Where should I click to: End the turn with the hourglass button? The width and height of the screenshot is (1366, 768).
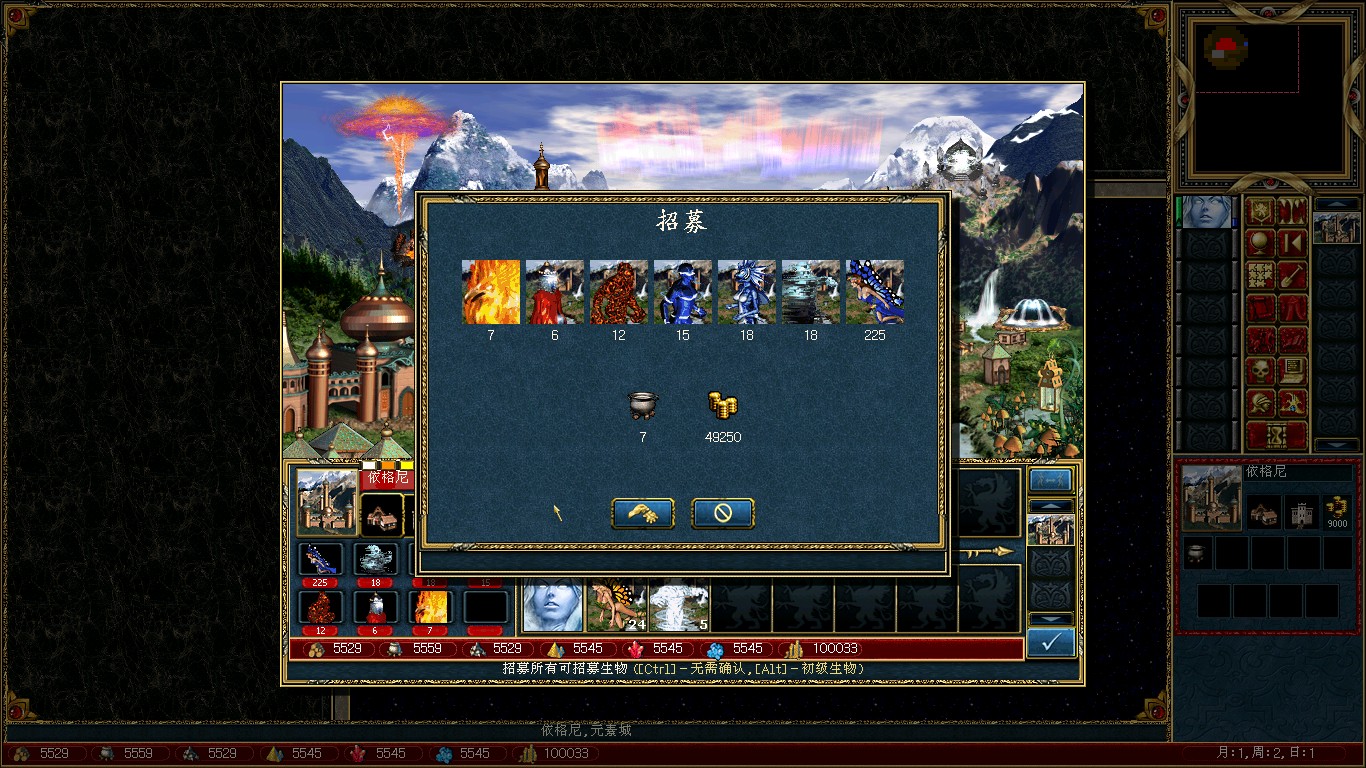(1277, 436)
